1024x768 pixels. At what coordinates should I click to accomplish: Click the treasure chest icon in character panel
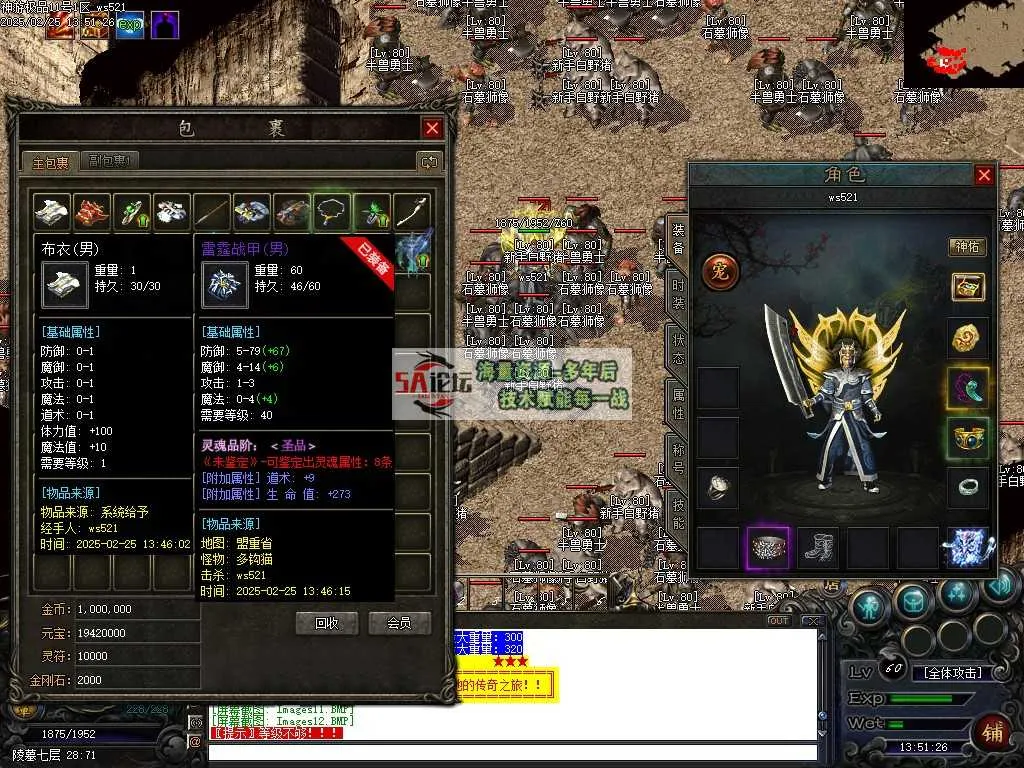(967, 287)
